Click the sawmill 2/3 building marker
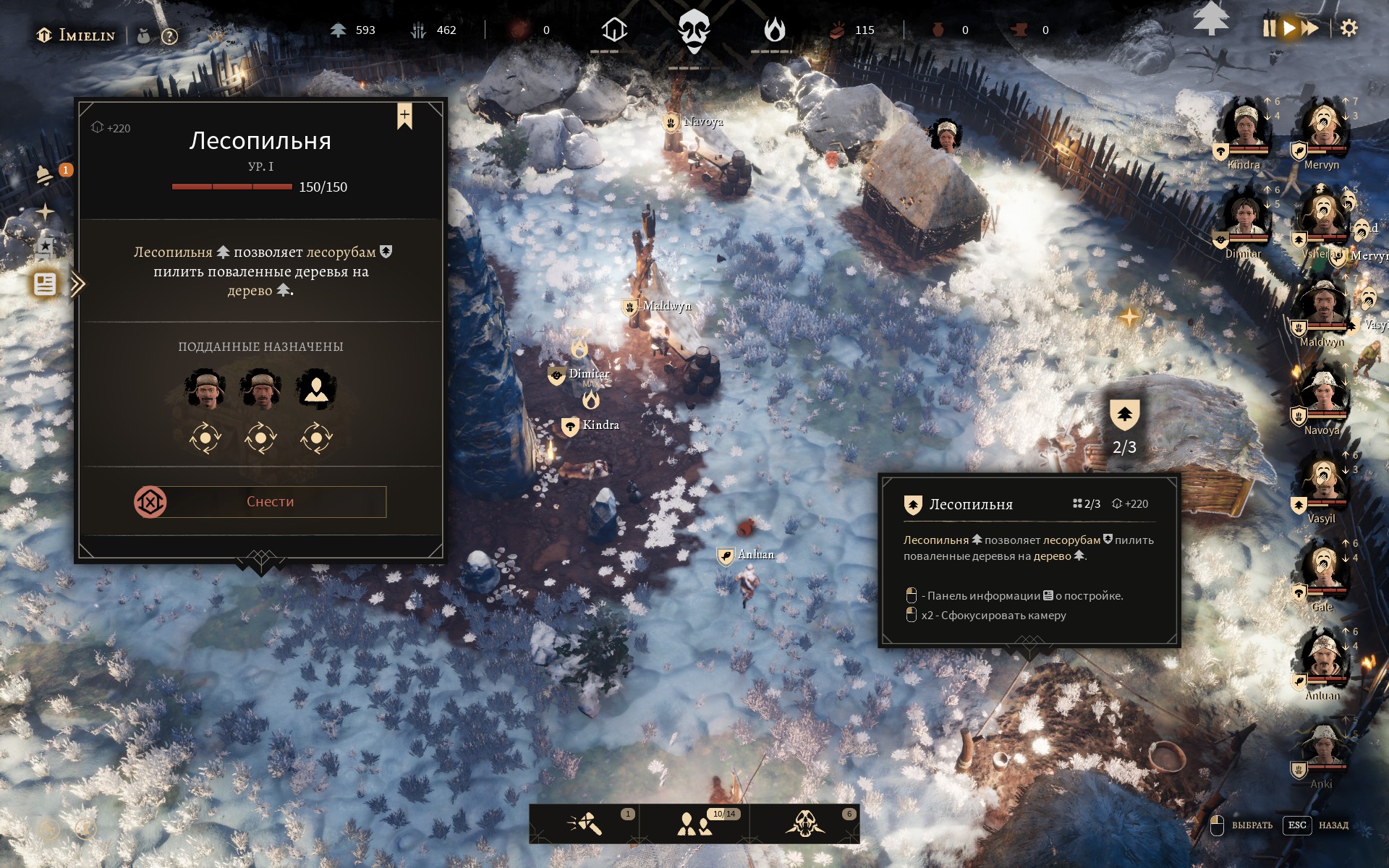 pyautogui.click(x=1124, y=415)
